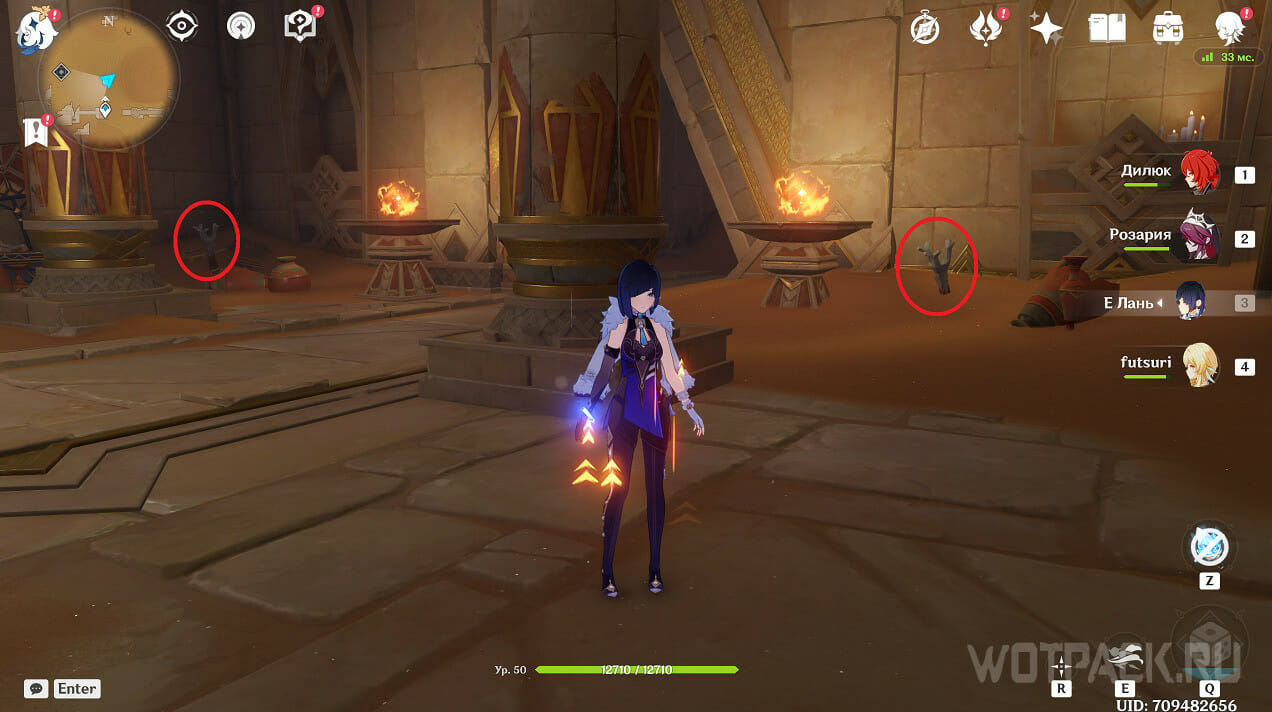Open the chat bubble button
Image resolution: width=1272 pixels, height=712 pixels.
click(37, 688)
